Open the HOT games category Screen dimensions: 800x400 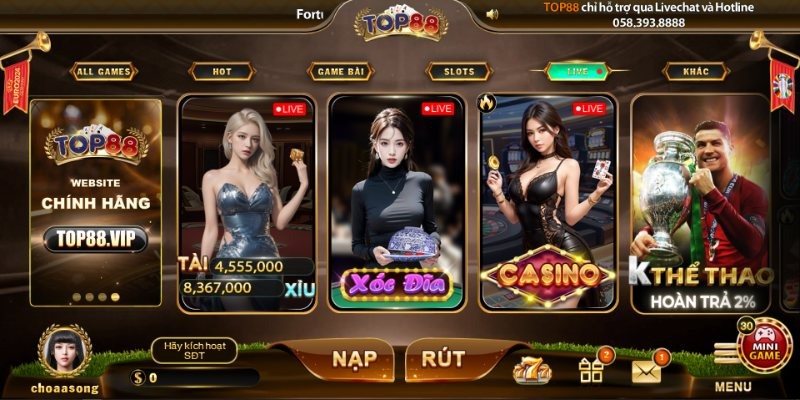point(221,72)
